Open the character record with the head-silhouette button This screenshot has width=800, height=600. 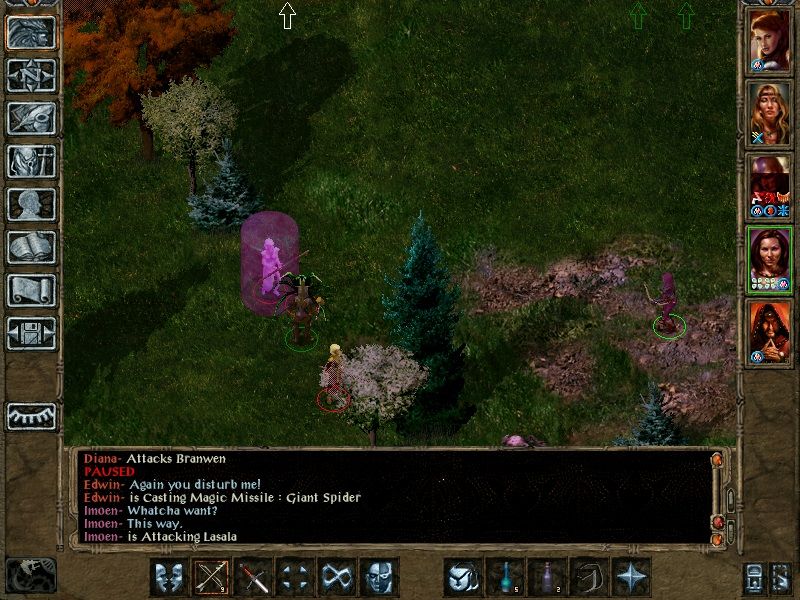pos(31,204)
